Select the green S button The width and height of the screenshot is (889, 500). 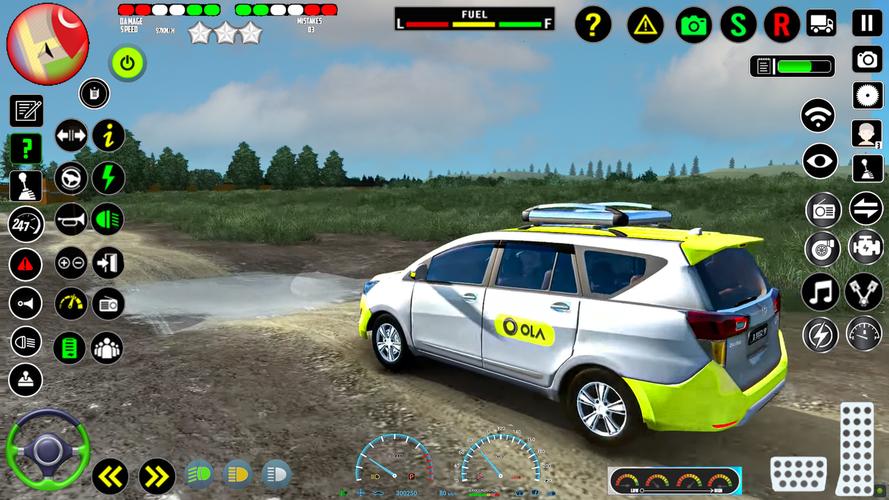tap(739, 24)
